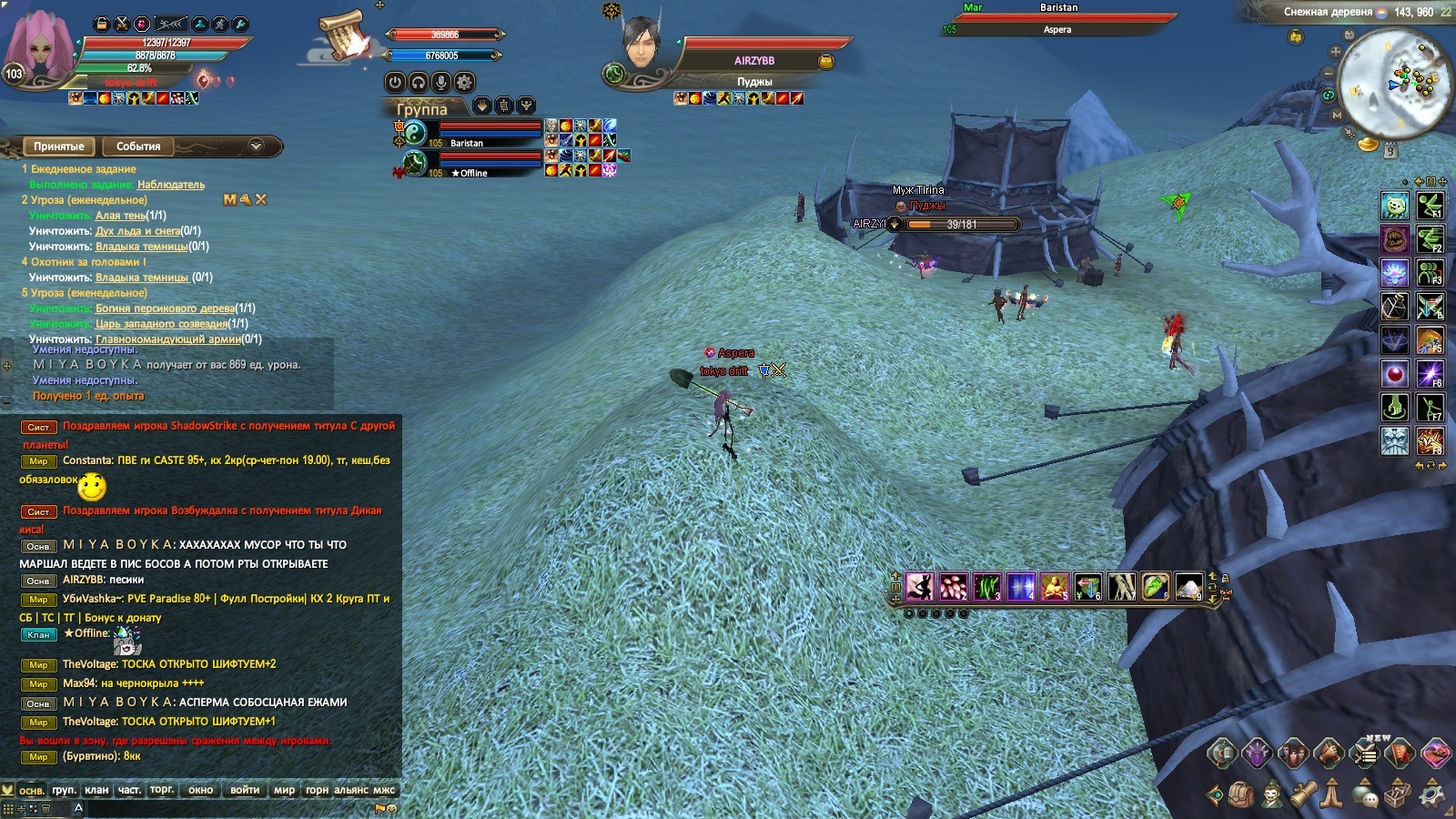Toggle the hotbar lock padlock
Screen dimensions: 1456x819
click(1225, 578)
